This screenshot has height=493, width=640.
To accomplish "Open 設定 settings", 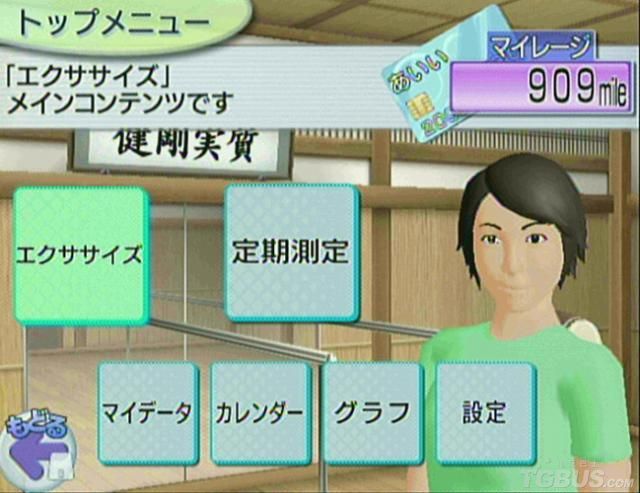I will tap(485, 413).
